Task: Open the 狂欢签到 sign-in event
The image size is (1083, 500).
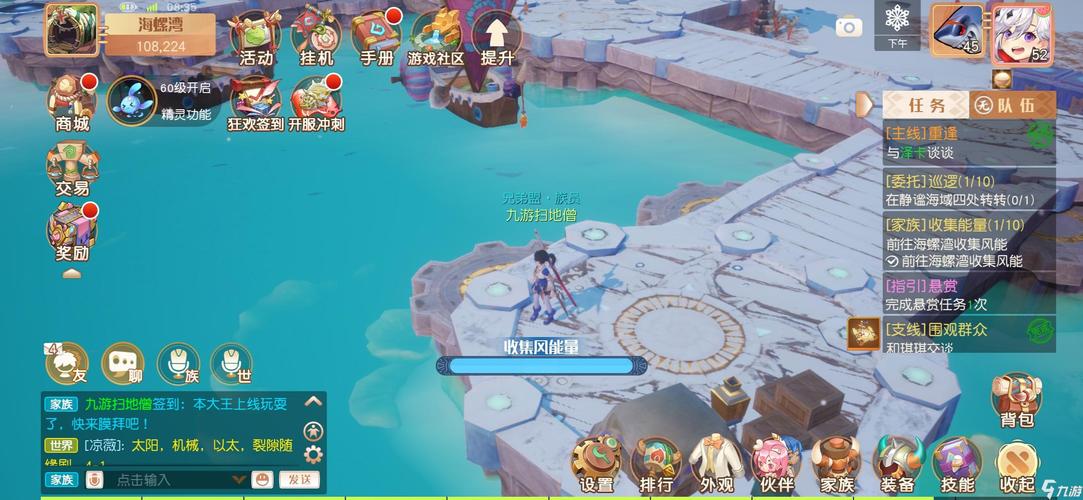Action: [256, 103]
